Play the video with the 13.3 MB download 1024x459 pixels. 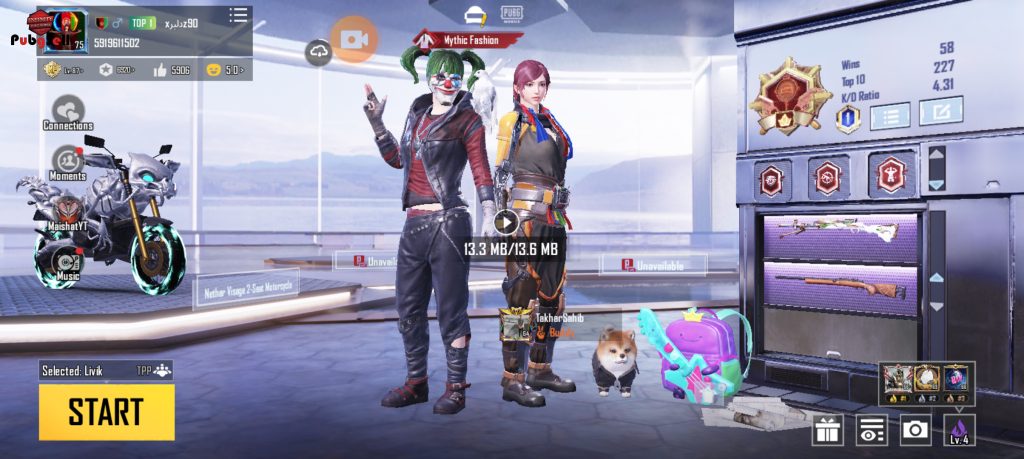(507, 222)
